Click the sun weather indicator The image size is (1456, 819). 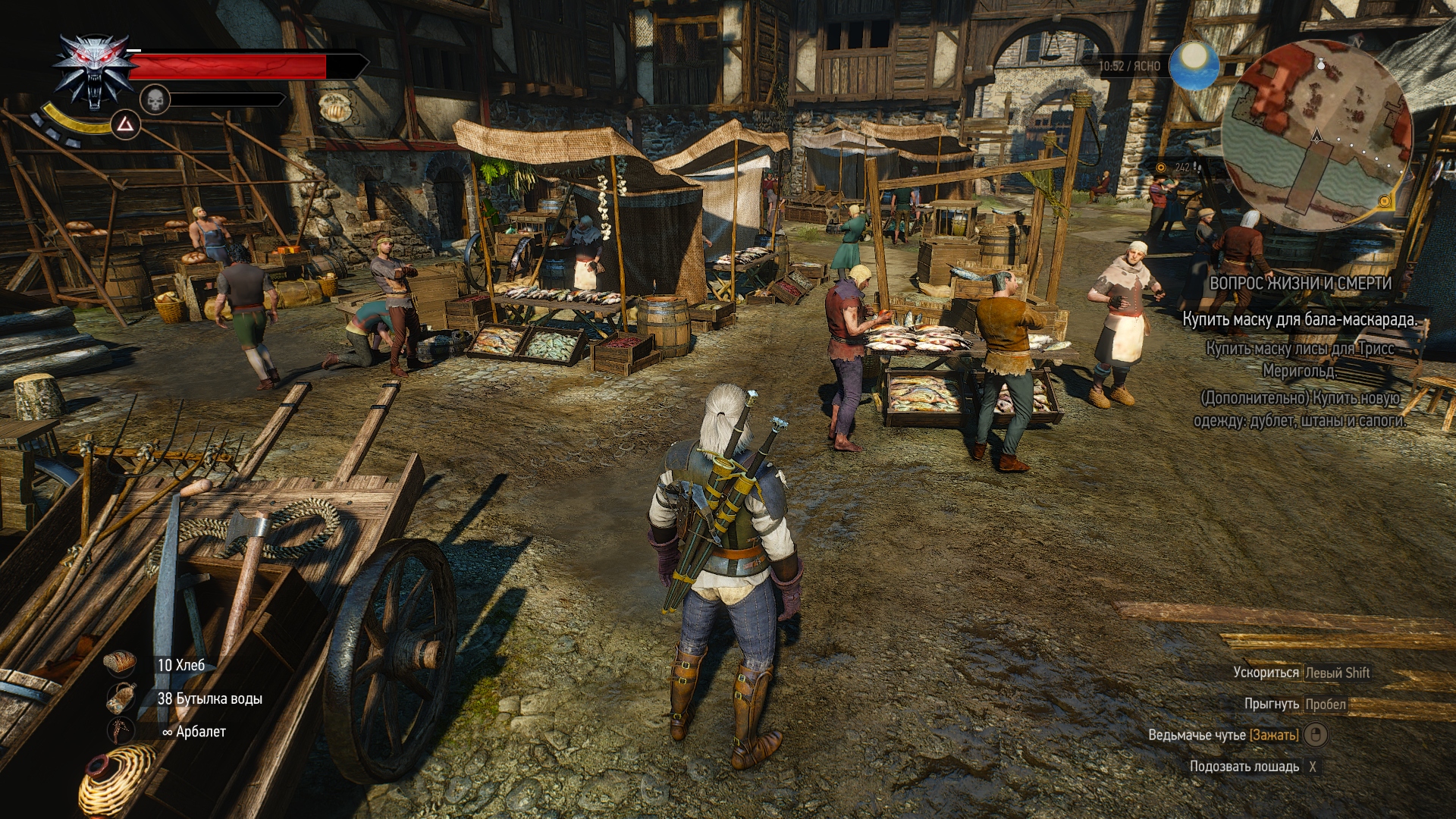click(x=1194, y=65)
